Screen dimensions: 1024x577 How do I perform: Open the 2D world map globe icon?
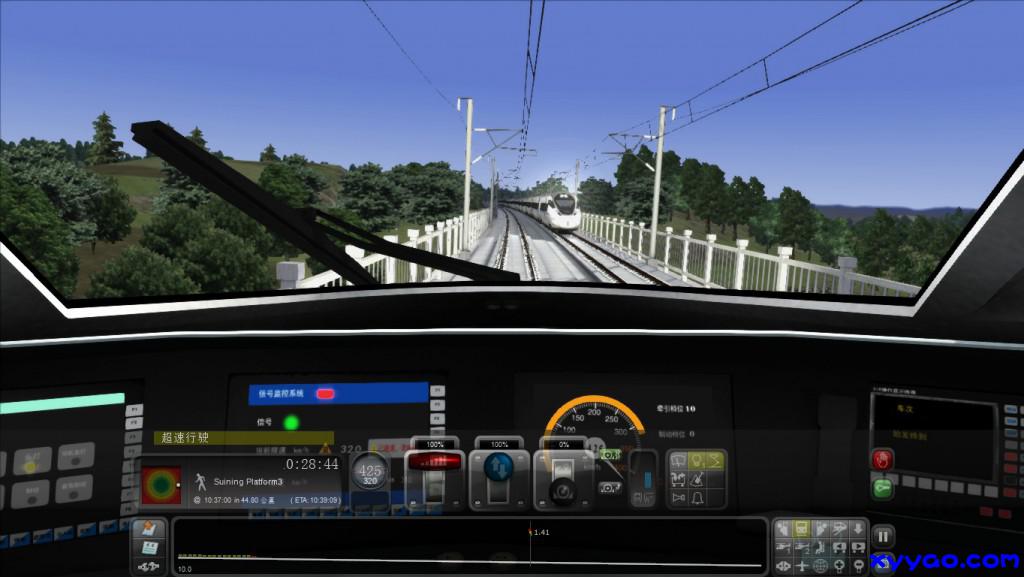820,566
